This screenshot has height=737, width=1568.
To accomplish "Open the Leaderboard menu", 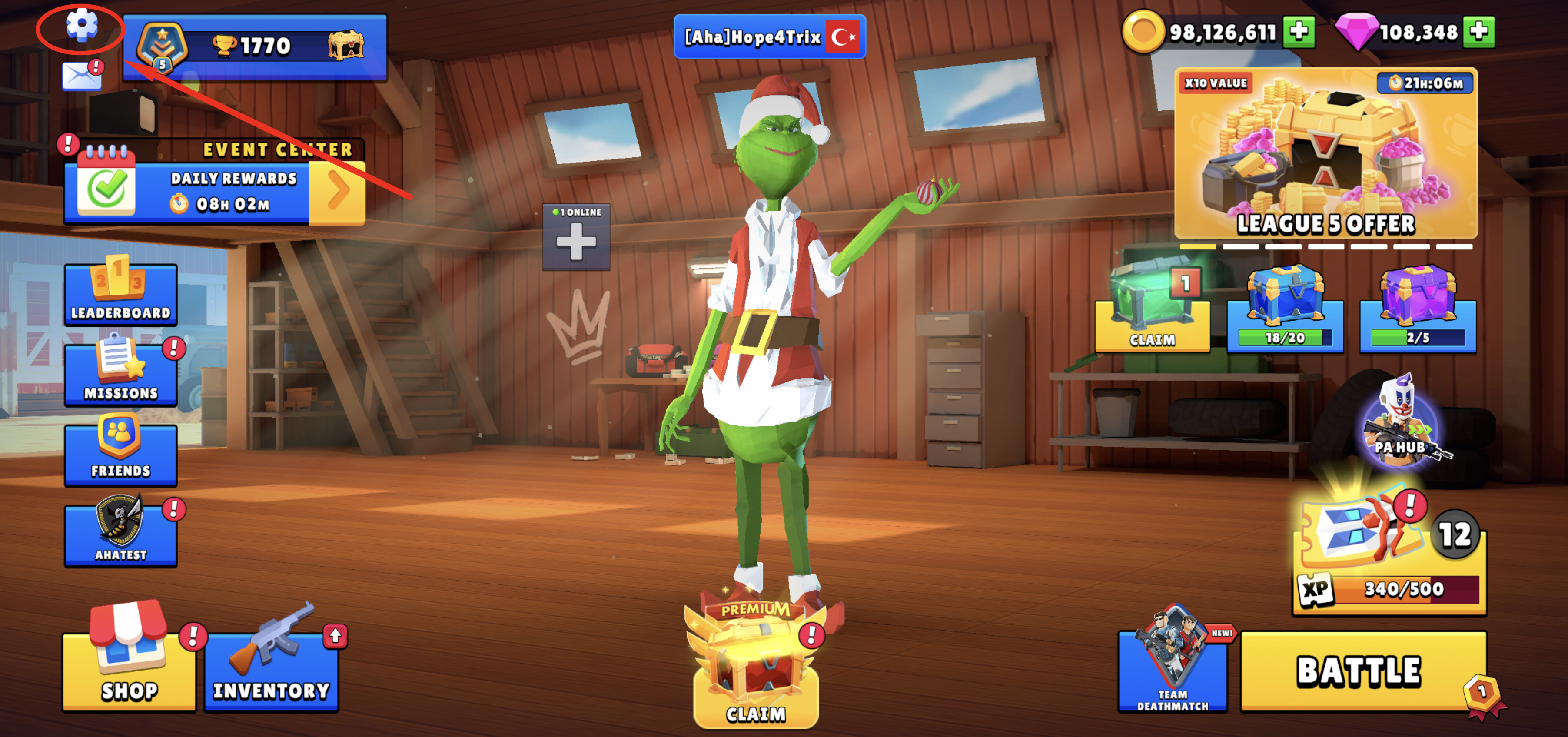I will coord(120,293).
